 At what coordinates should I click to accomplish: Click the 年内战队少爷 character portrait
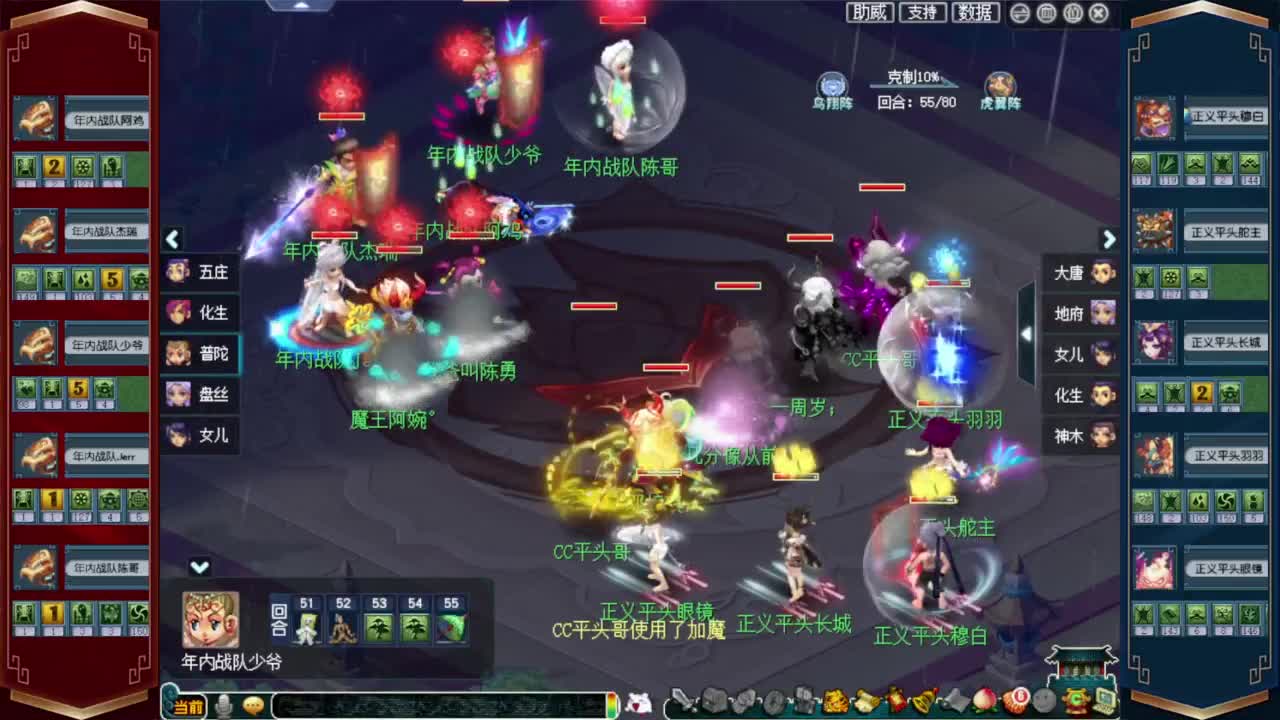pos(208,618)
